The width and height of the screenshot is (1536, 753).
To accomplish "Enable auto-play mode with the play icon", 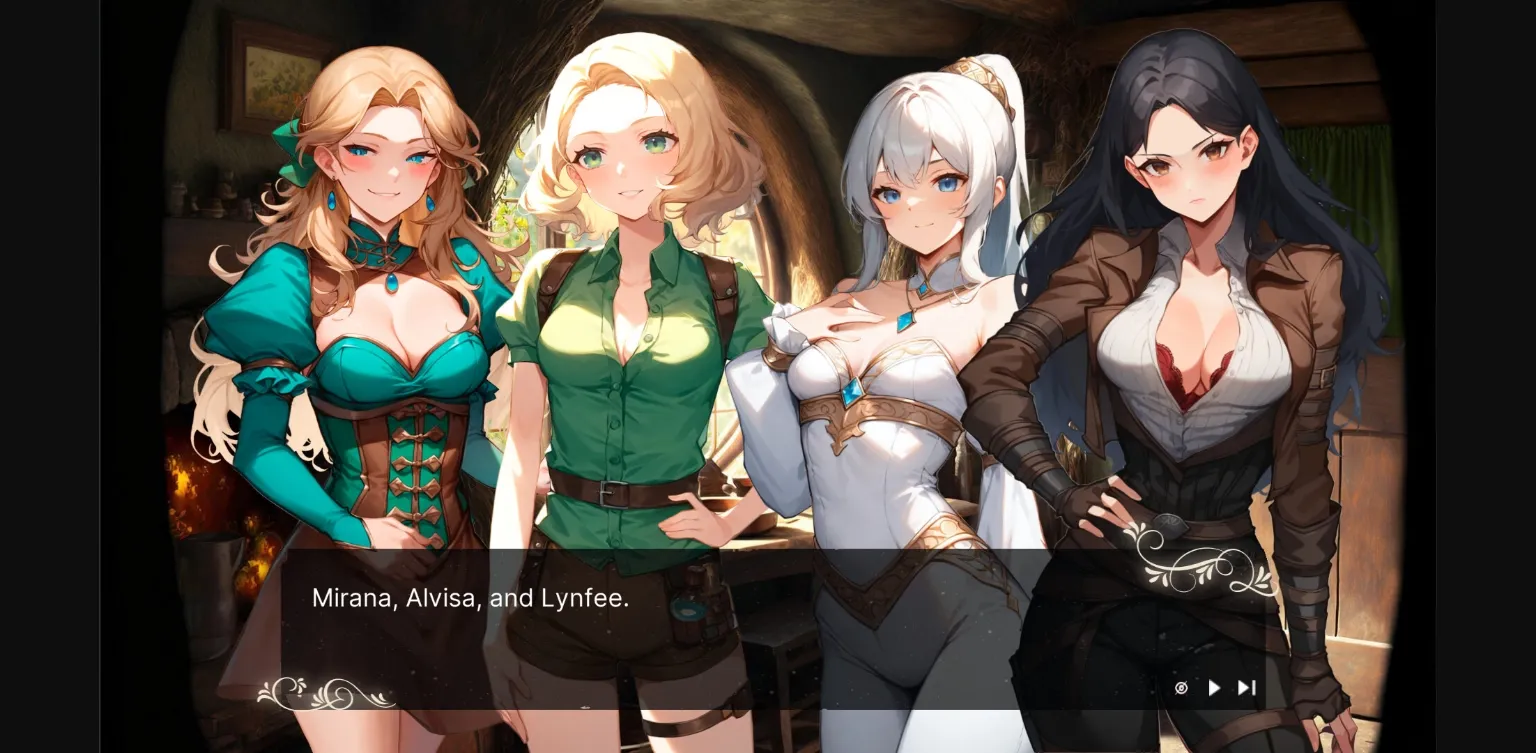I will click(1213, 688).
